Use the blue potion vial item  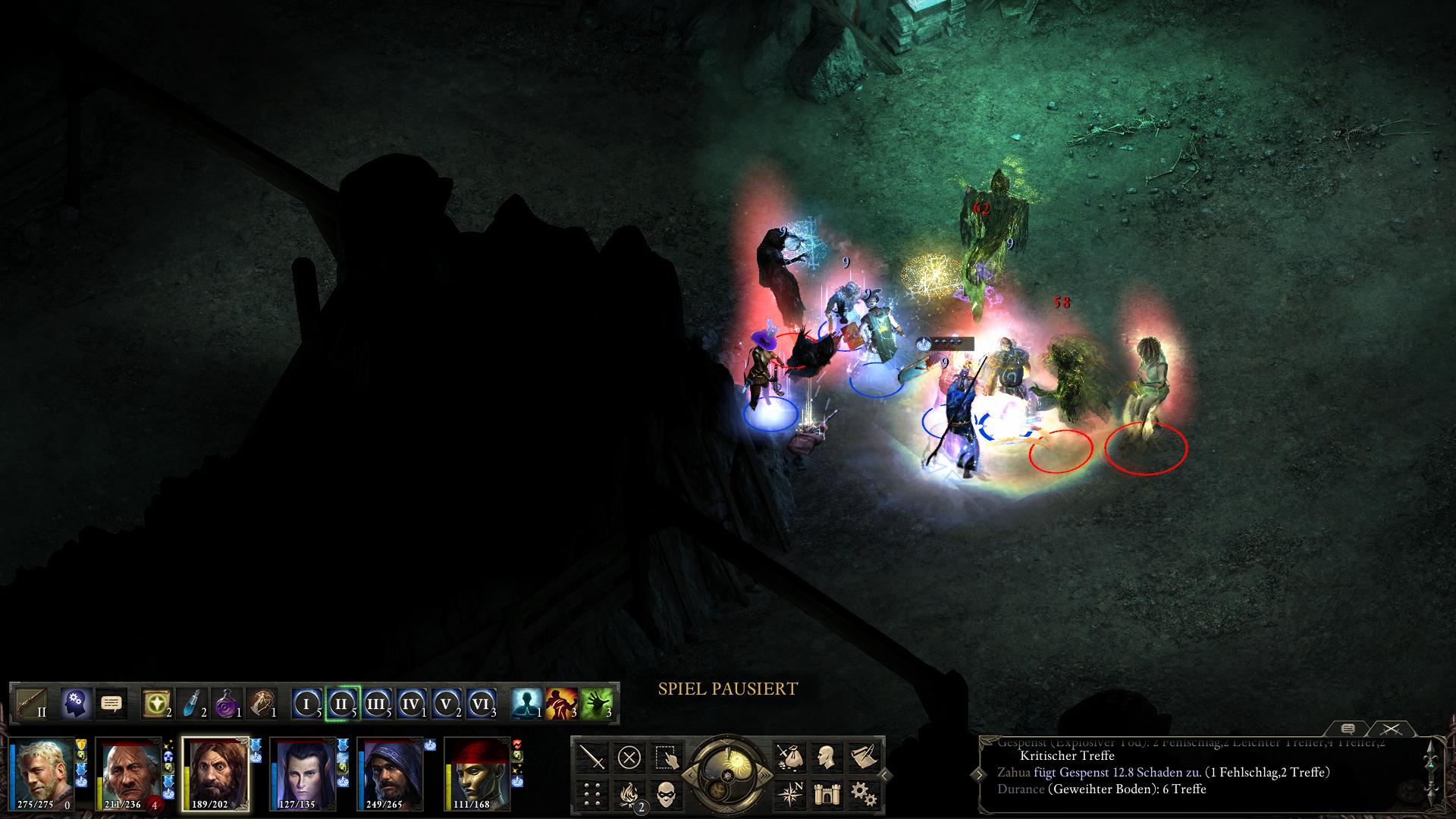pos(196,703)
